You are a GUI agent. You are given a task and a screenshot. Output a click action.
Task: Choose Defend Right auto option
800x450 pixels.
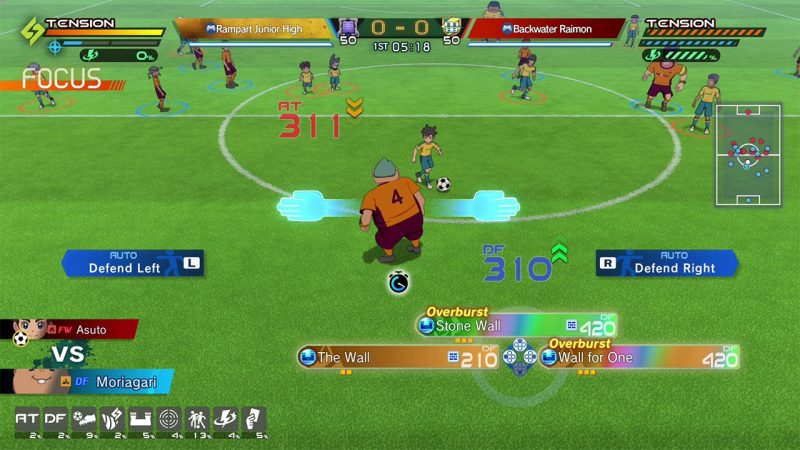667,263
